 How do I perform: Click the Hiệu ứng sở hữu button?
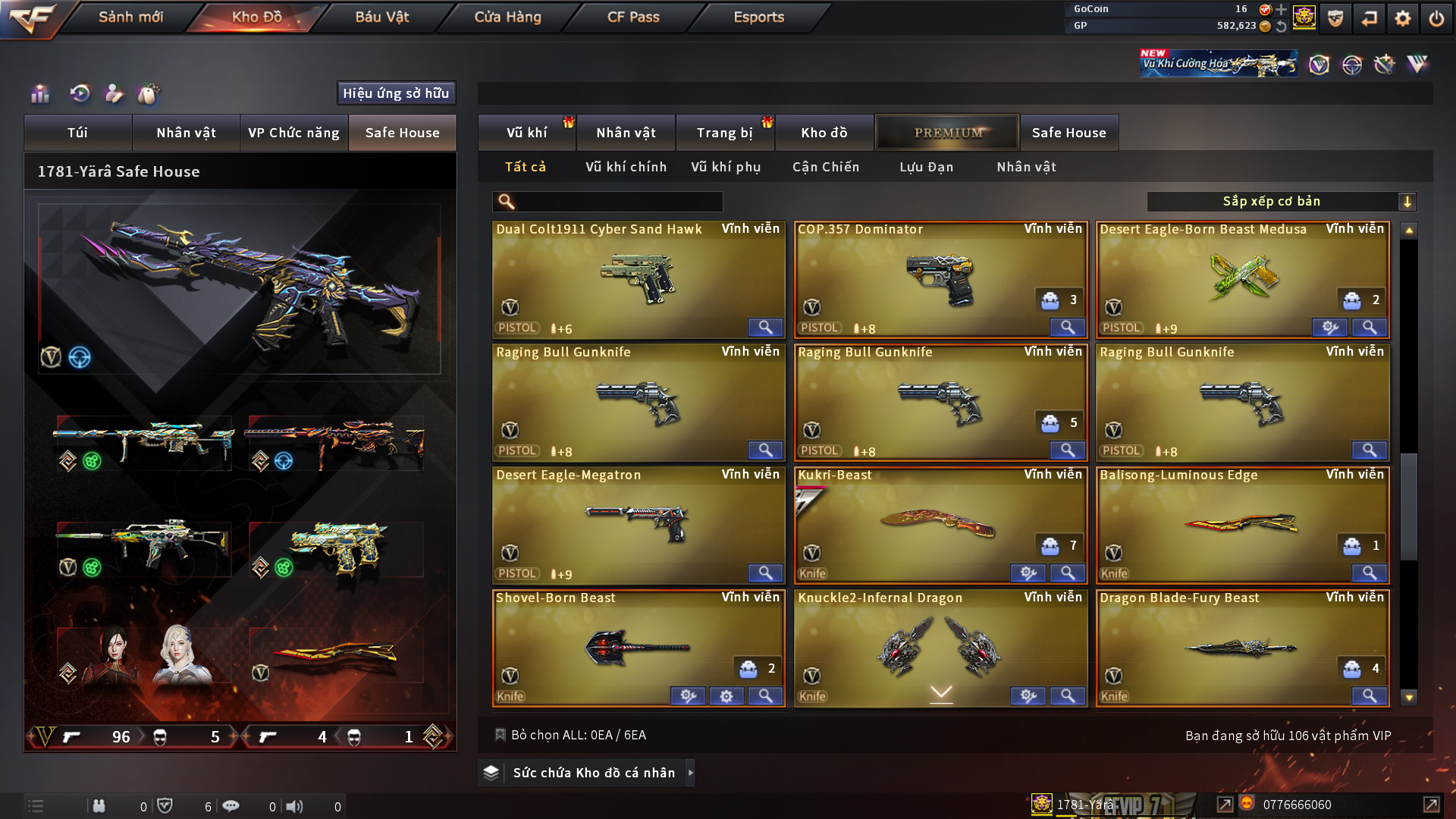[x=396, y=93]
